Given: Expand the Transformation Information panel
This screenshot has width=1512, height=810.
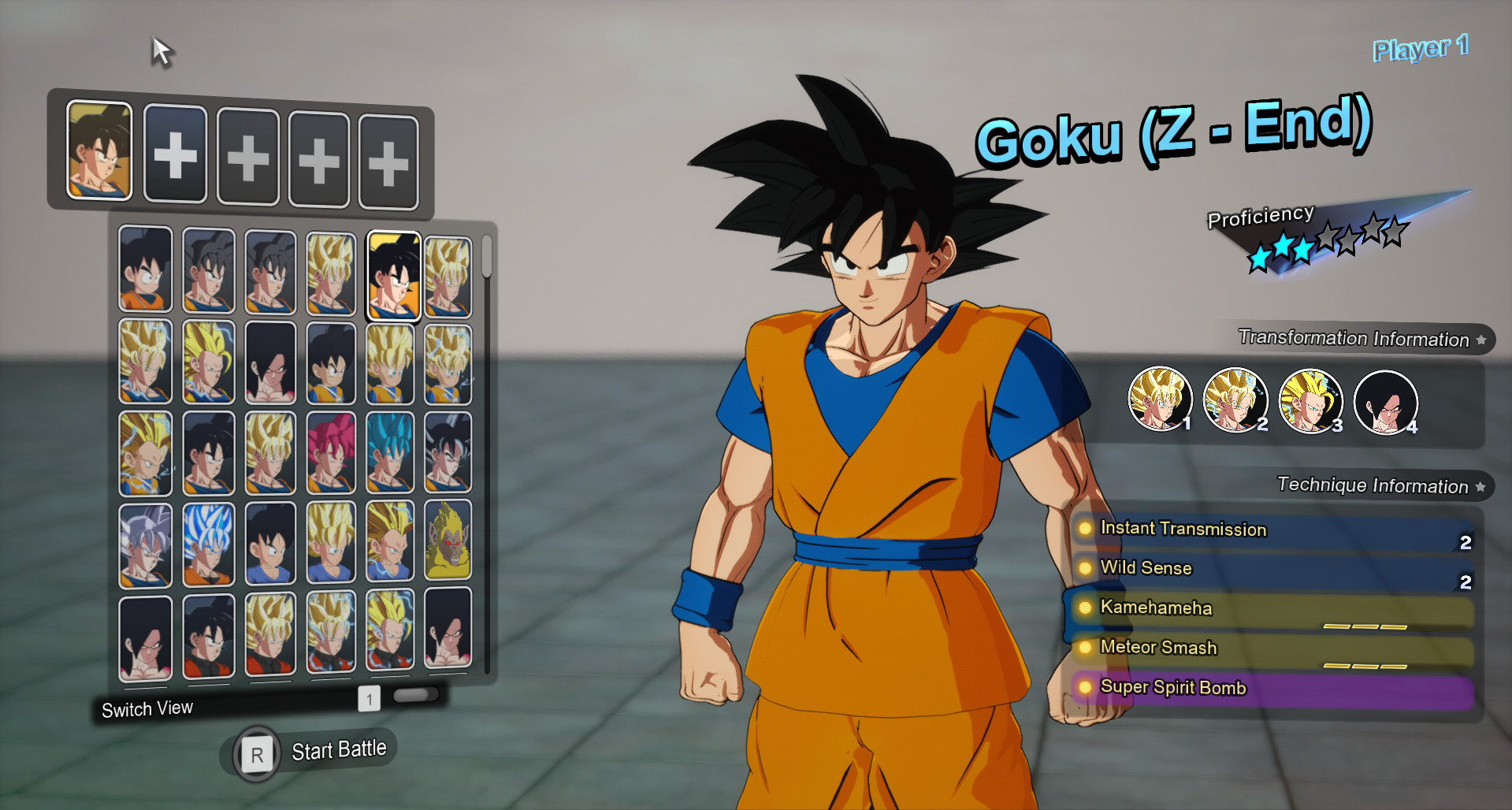Looking at the screenshot, I should coord(1483,339).
